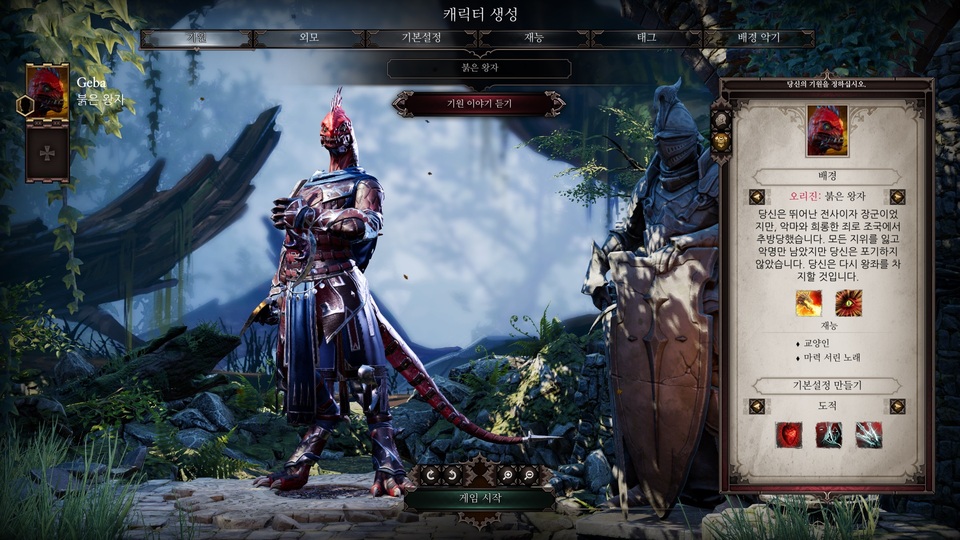Image resolution: width=960 pixels, height=540 pixels.
Task: Open the 기본설정 (Preset) tab
Action: (x=421, y=39)
